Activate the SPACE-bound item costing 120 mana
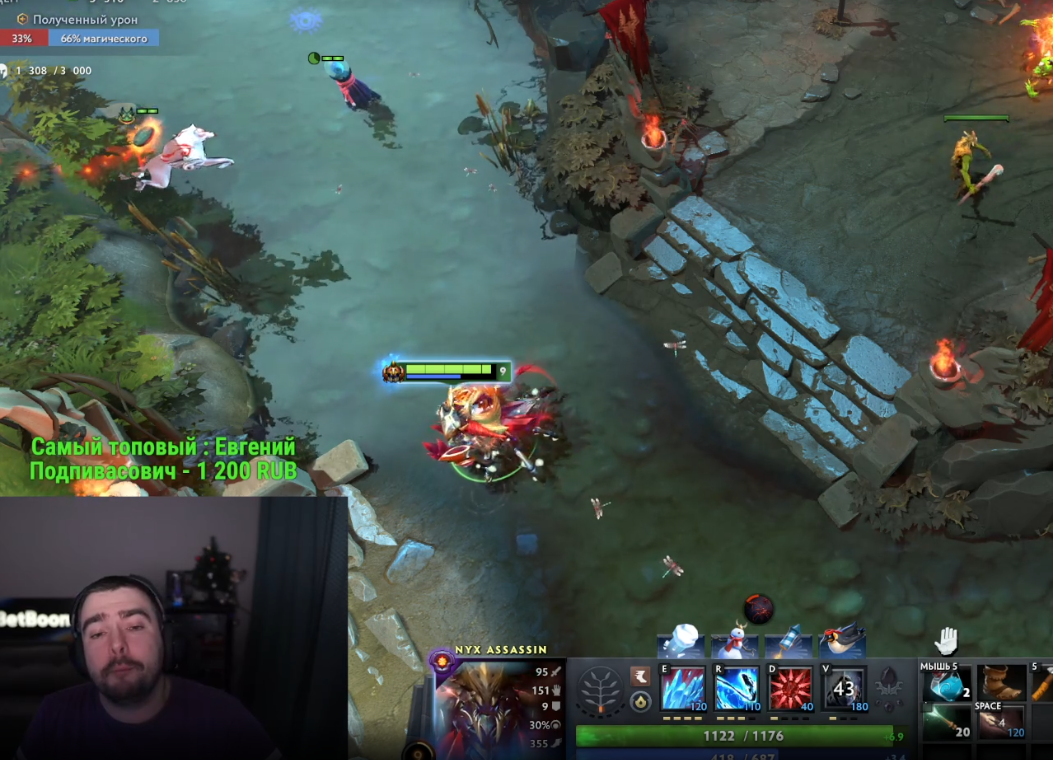 coord(1001,722)
